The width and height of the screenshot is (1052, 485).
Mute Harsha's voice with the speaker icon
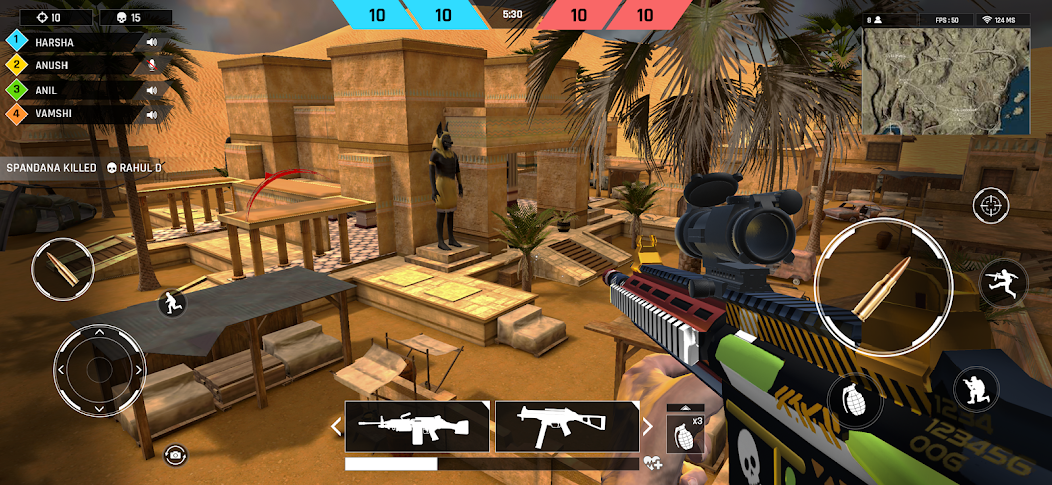[x=152, y=42]
